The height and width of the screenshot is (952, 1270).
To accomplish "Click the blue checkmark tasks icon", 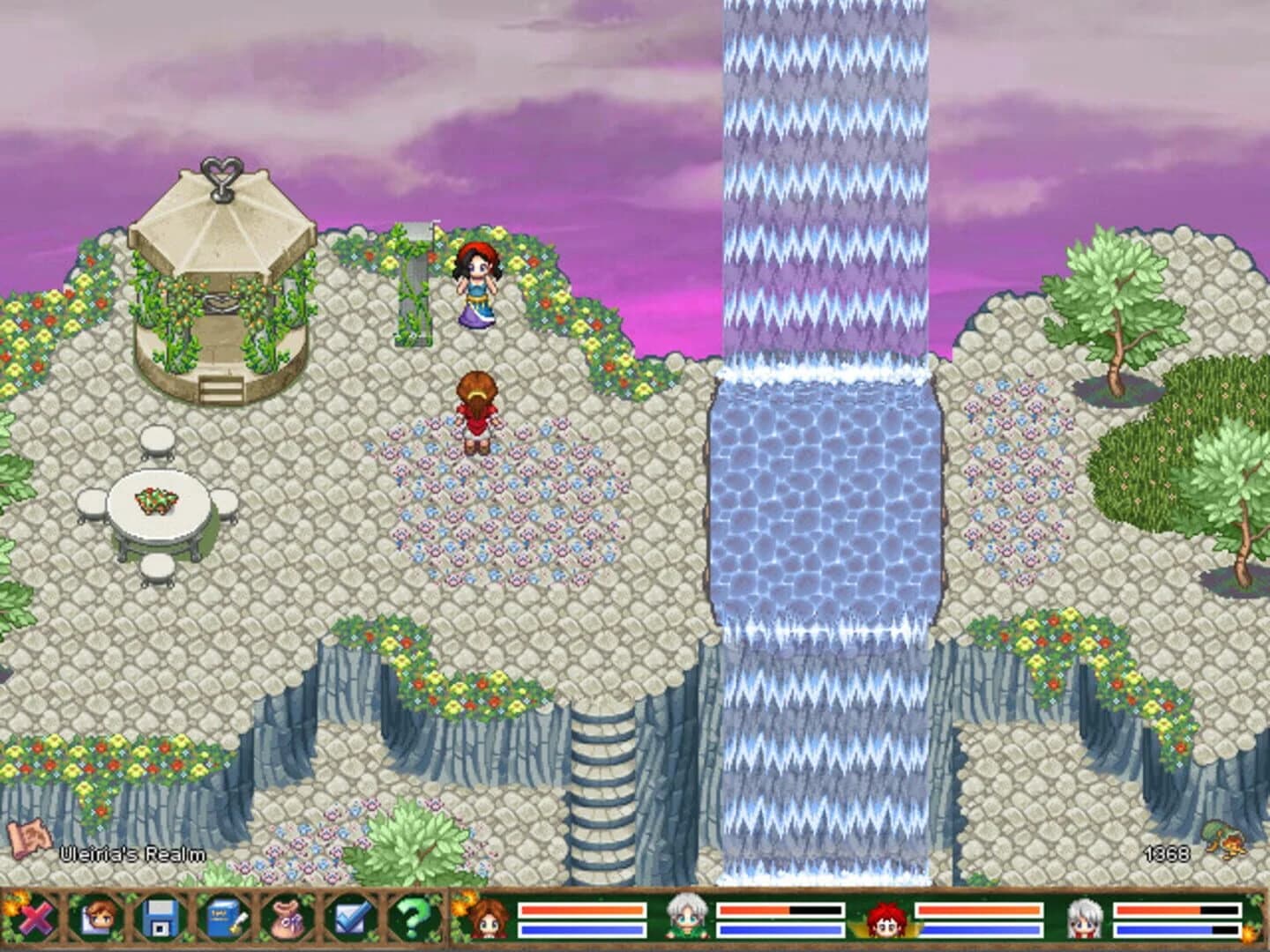I will coord(349,919).
